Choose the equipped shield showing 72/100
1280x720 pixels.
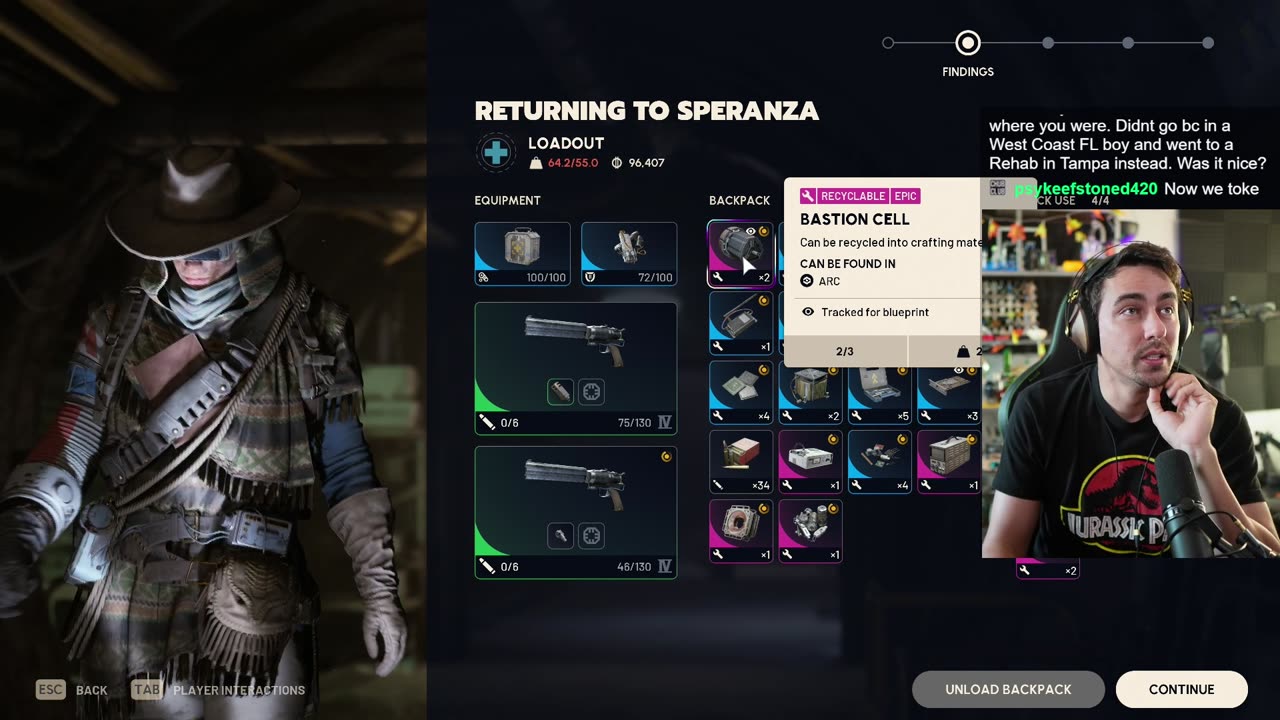(628, 253)
